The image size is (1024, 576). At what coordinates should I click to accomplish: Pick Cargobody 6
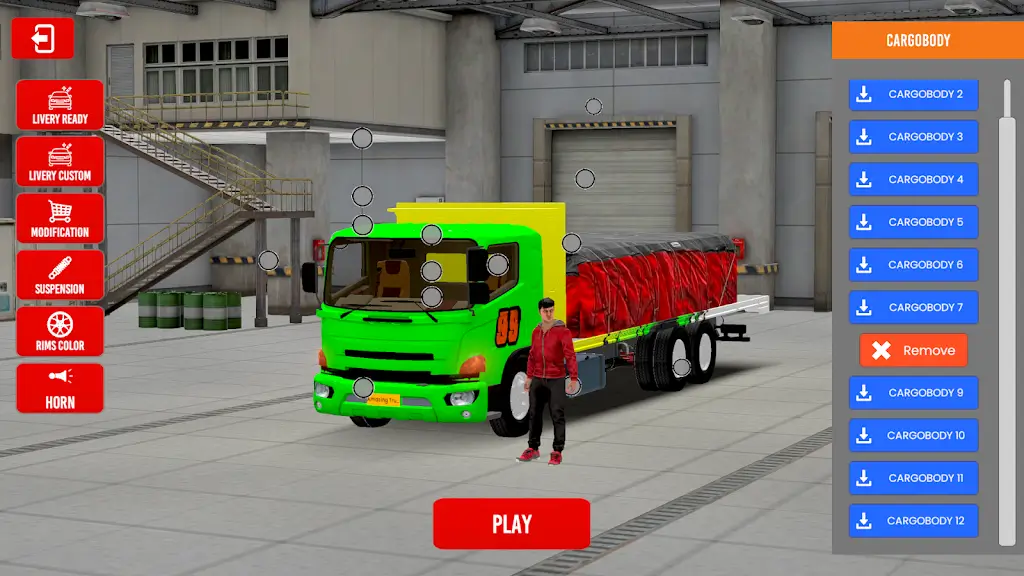(913, 265)
